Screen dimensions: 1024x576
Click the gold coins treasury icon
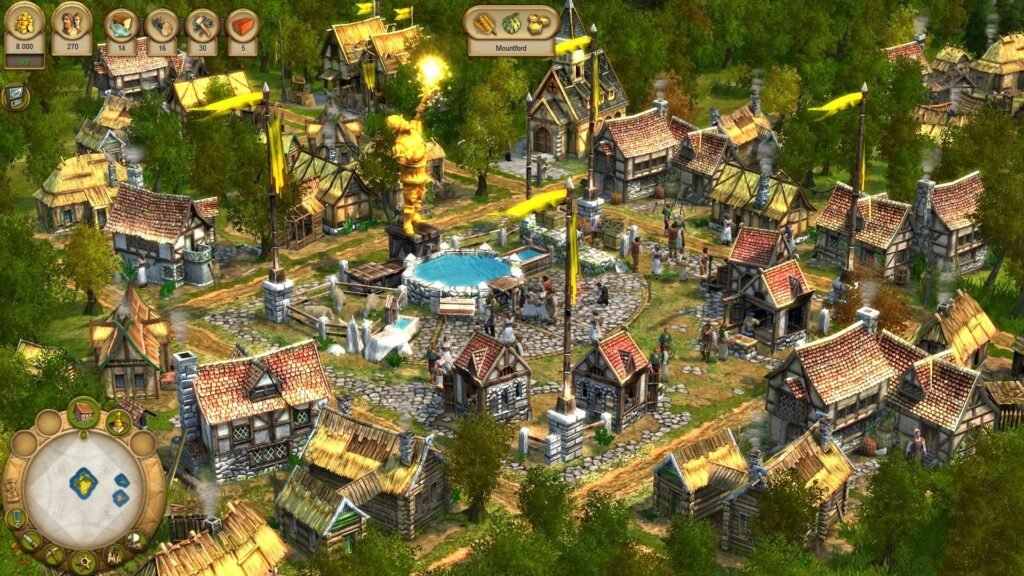(x=24, y=22)
